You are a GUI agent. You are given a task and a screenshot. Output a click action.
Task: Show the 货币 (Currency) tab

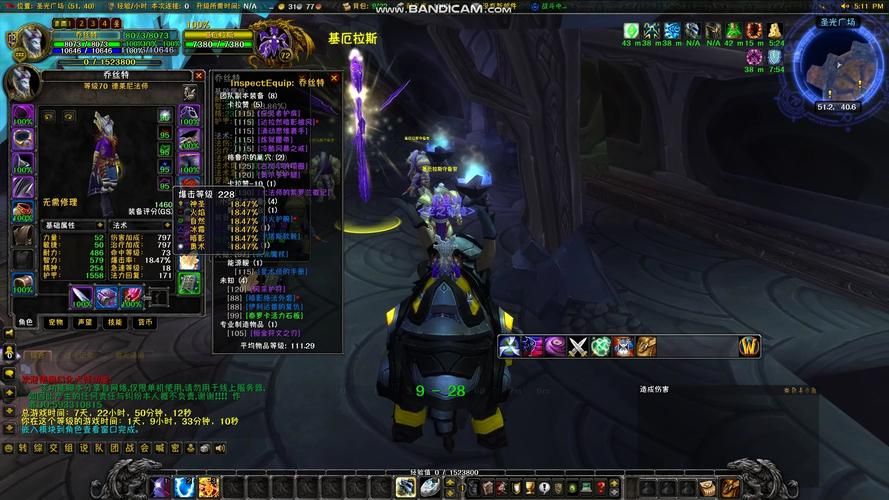coord(145,322)
